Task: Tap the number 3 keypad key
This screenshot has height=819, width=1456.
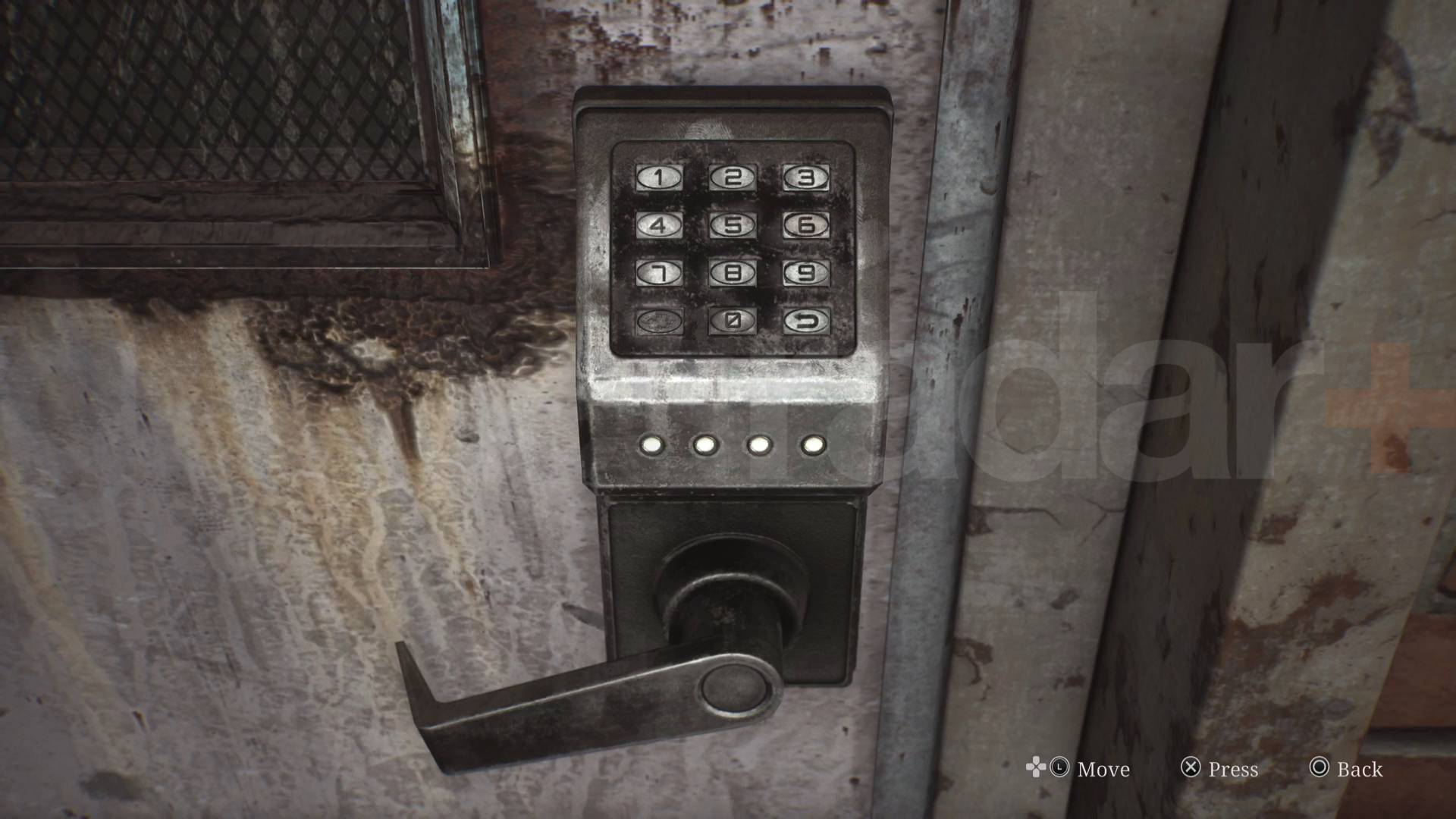Action: [x=806, y=177]
